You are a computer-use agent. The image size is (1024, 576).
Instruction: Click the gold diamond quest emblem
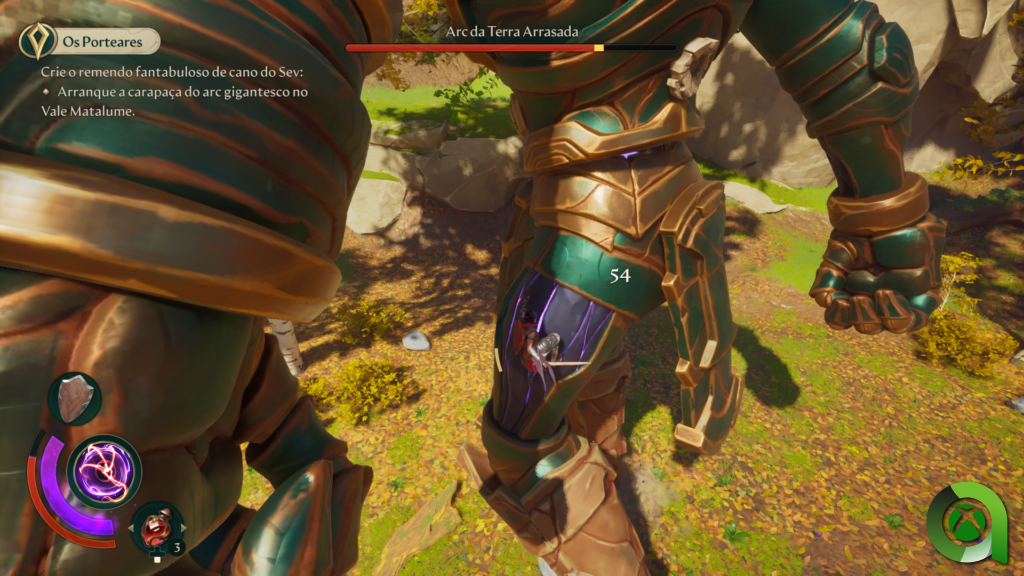point(38,41)
